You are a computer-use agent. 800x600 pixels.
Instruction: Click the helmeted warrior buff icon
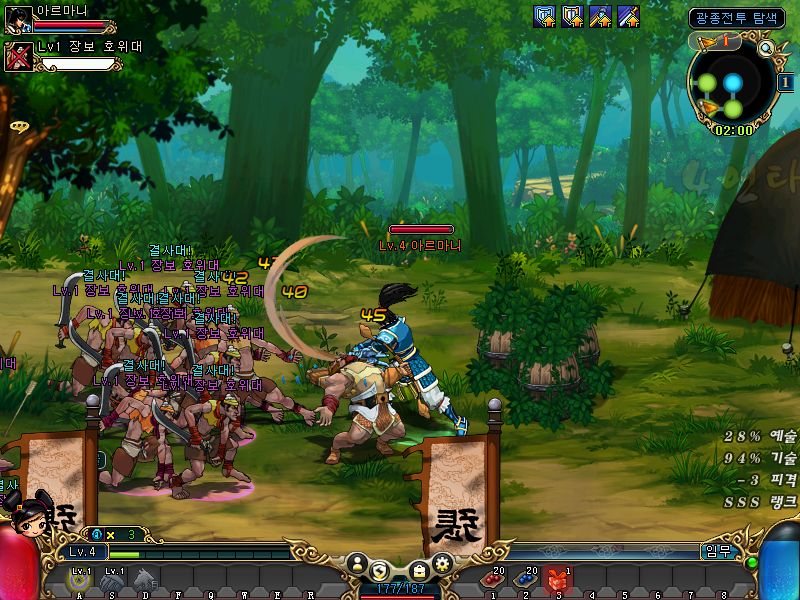pyautogui.click(x=600, y=16)
